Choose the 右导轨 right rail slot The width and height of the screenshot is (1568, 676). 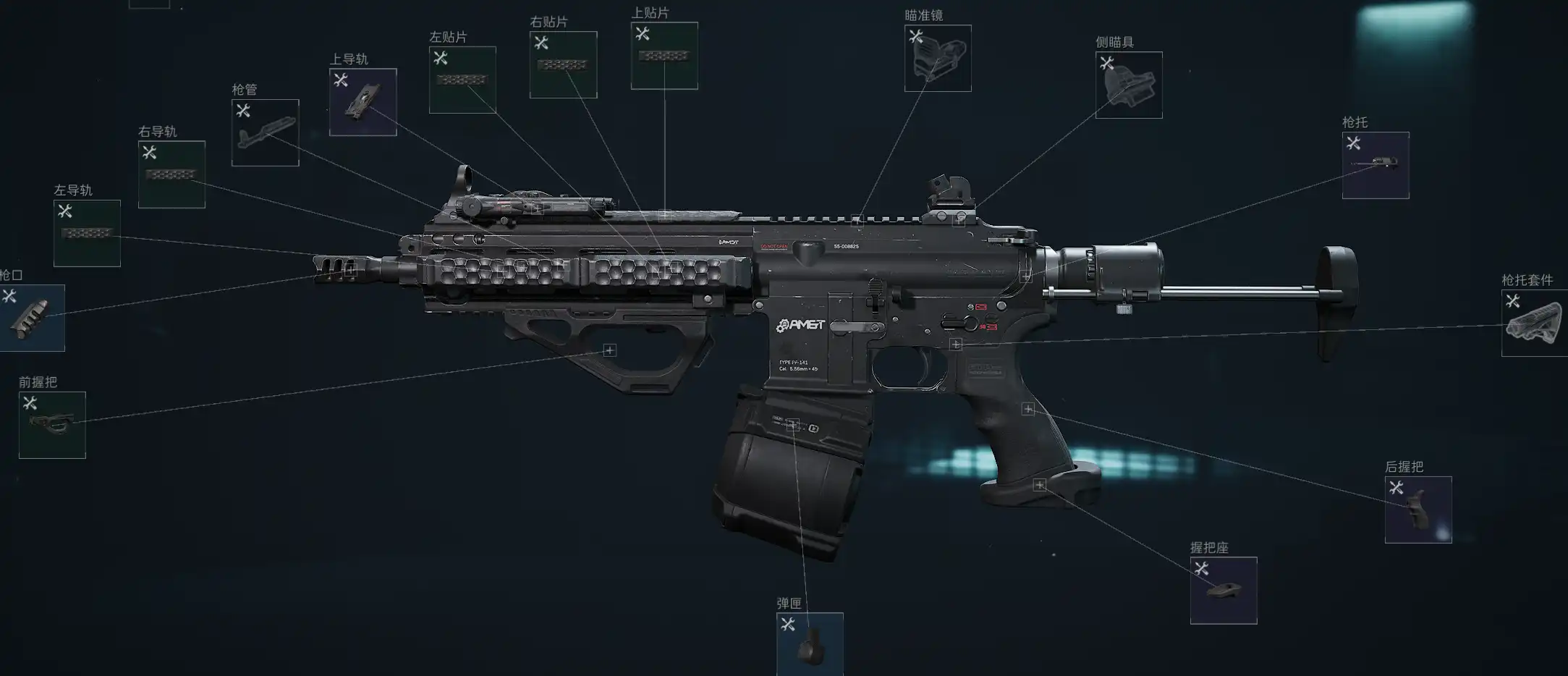coord(171,174)
